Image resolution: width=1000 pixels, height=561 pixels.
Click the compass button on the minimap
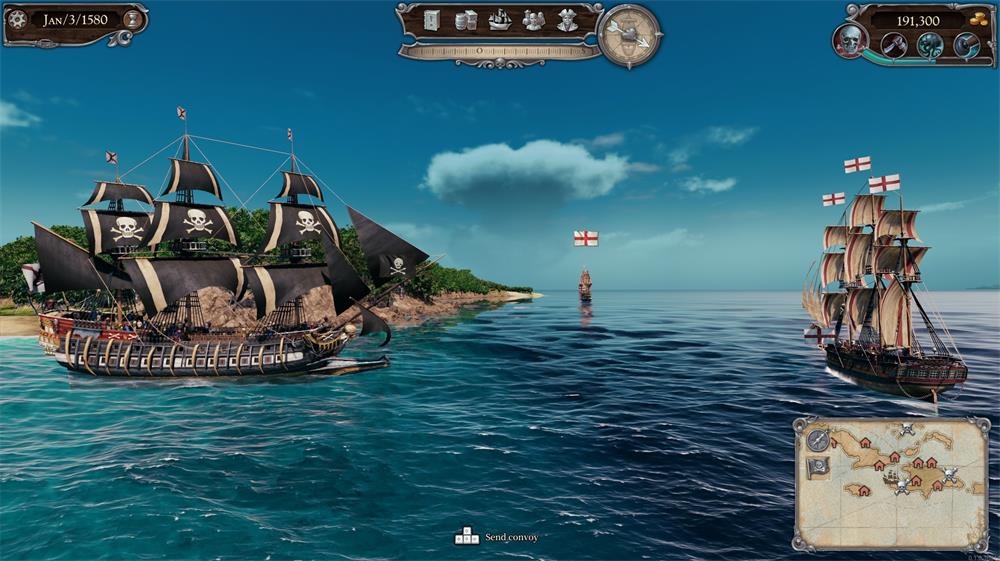point(818,440)
